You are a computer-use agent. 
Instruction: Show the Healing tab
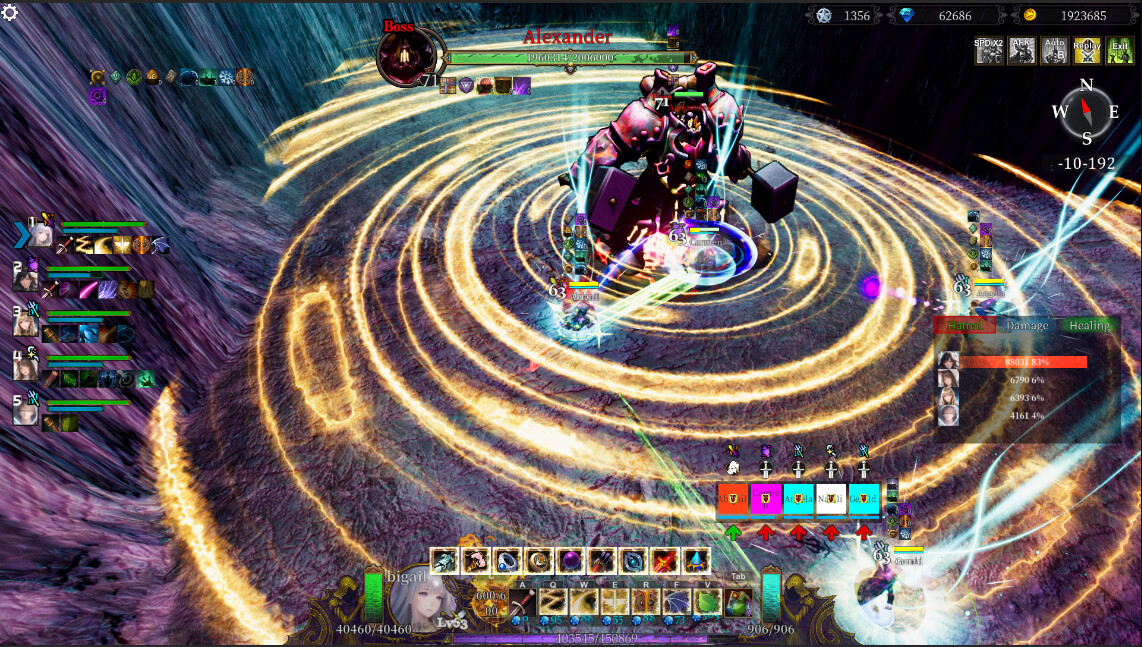point(1089,326)
